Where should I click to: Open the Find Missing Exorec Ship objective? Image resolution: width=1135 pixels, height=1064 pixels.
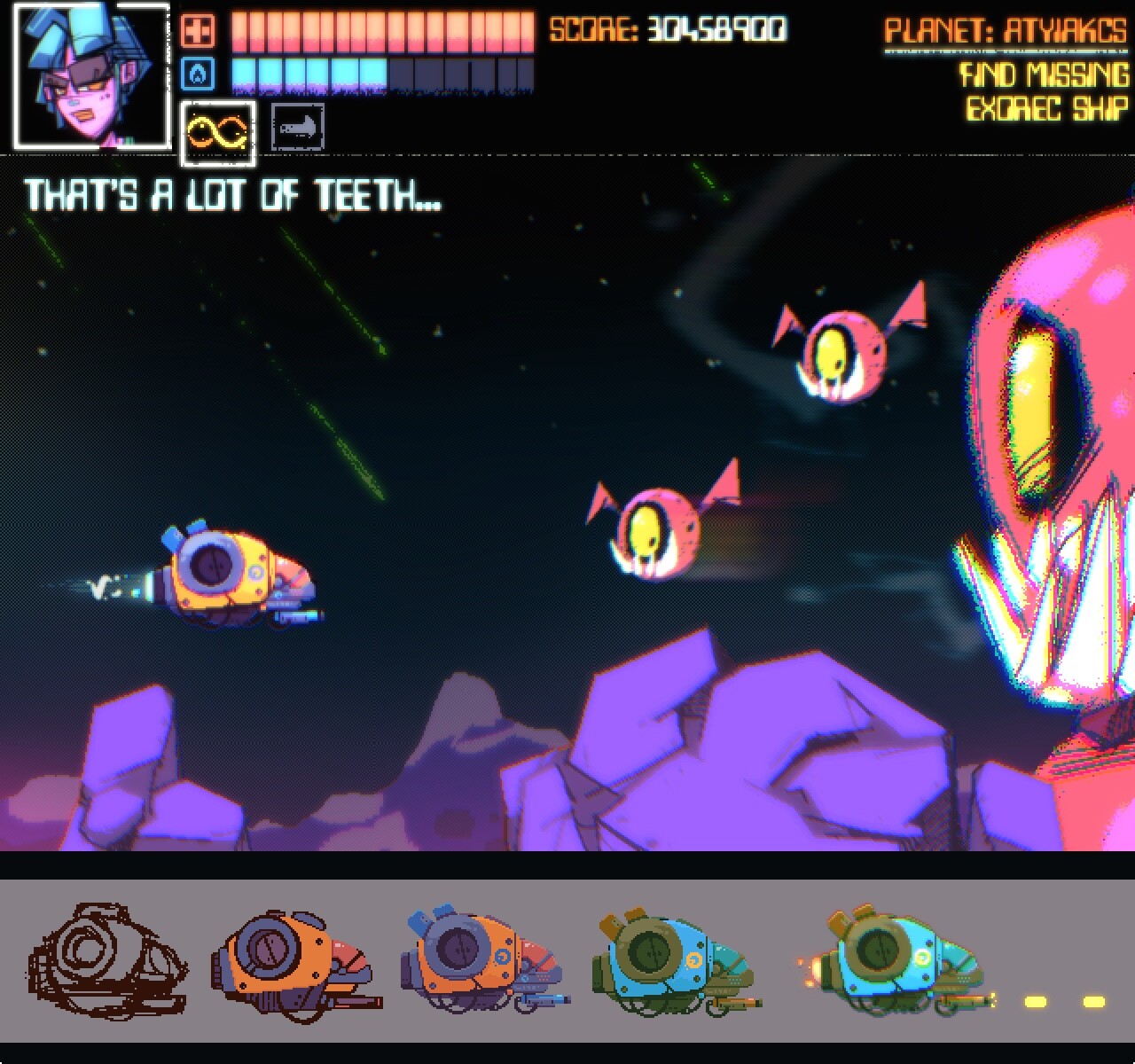[x=1045, y=91]
